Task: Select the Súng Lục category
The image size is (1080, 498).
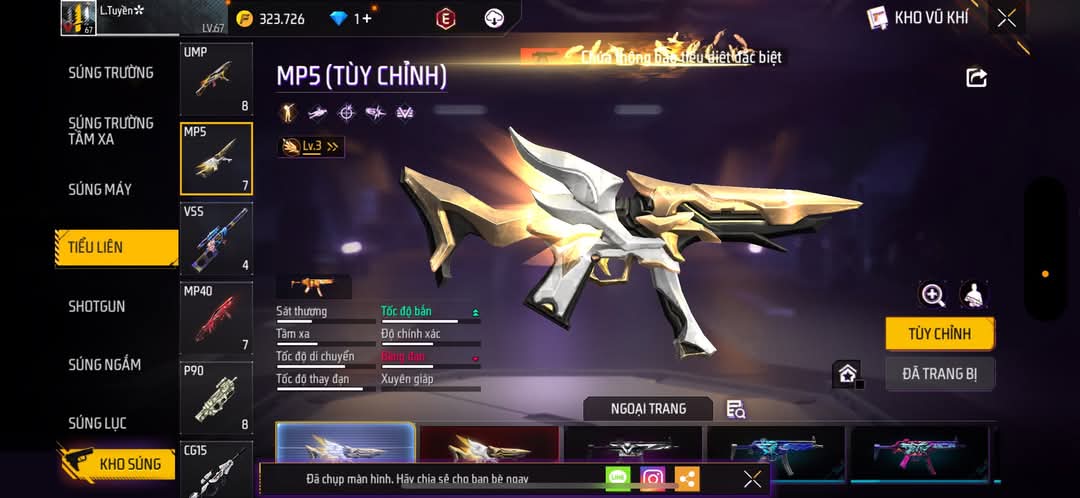Action: click(x=97, y=423)
